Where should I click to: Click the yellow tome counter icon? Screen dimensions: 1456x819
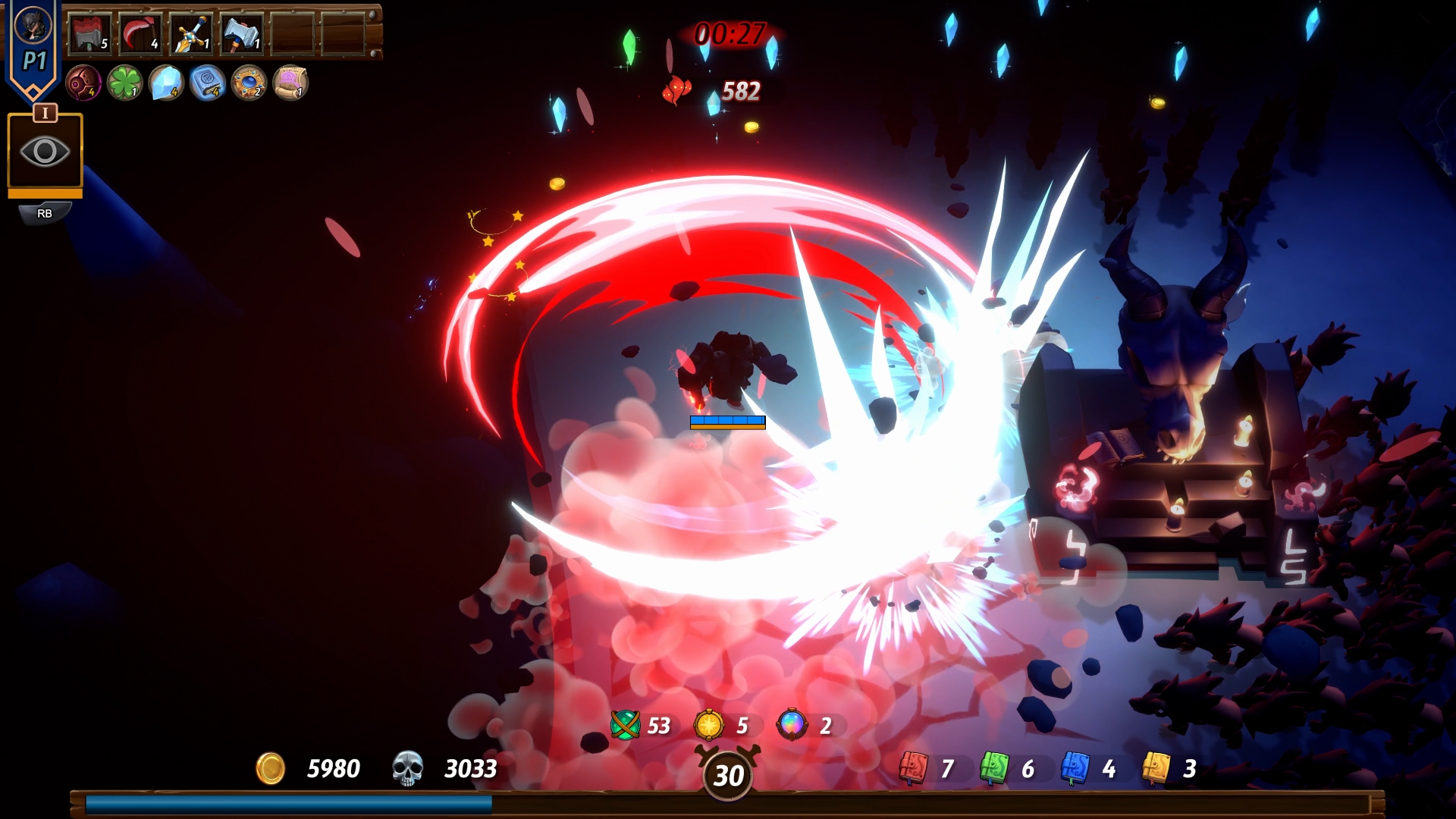tap(1156, 768)
